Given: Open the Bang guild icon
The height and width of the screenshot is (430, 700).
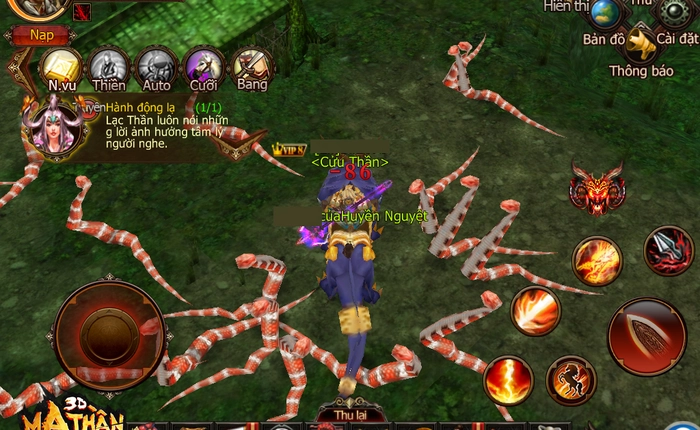Looking at the screenshot, I should tap(252, 68).
